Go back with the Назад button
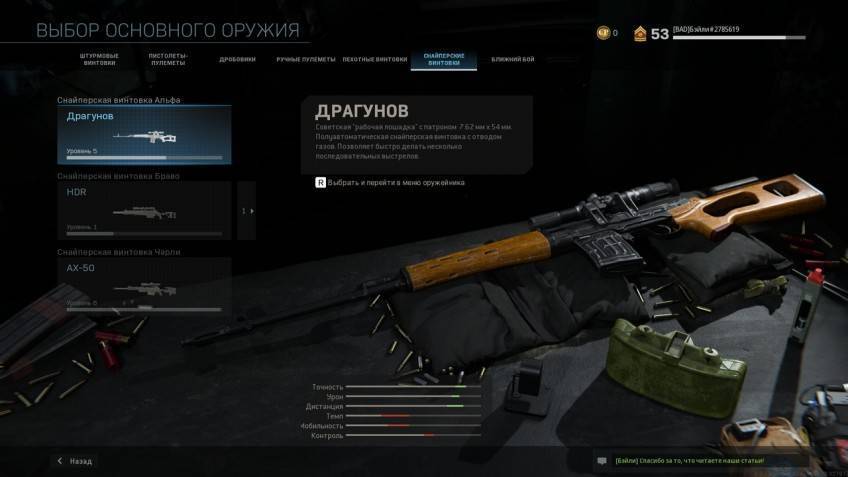This screenshot has height=477, width=848. coord(75,461)
